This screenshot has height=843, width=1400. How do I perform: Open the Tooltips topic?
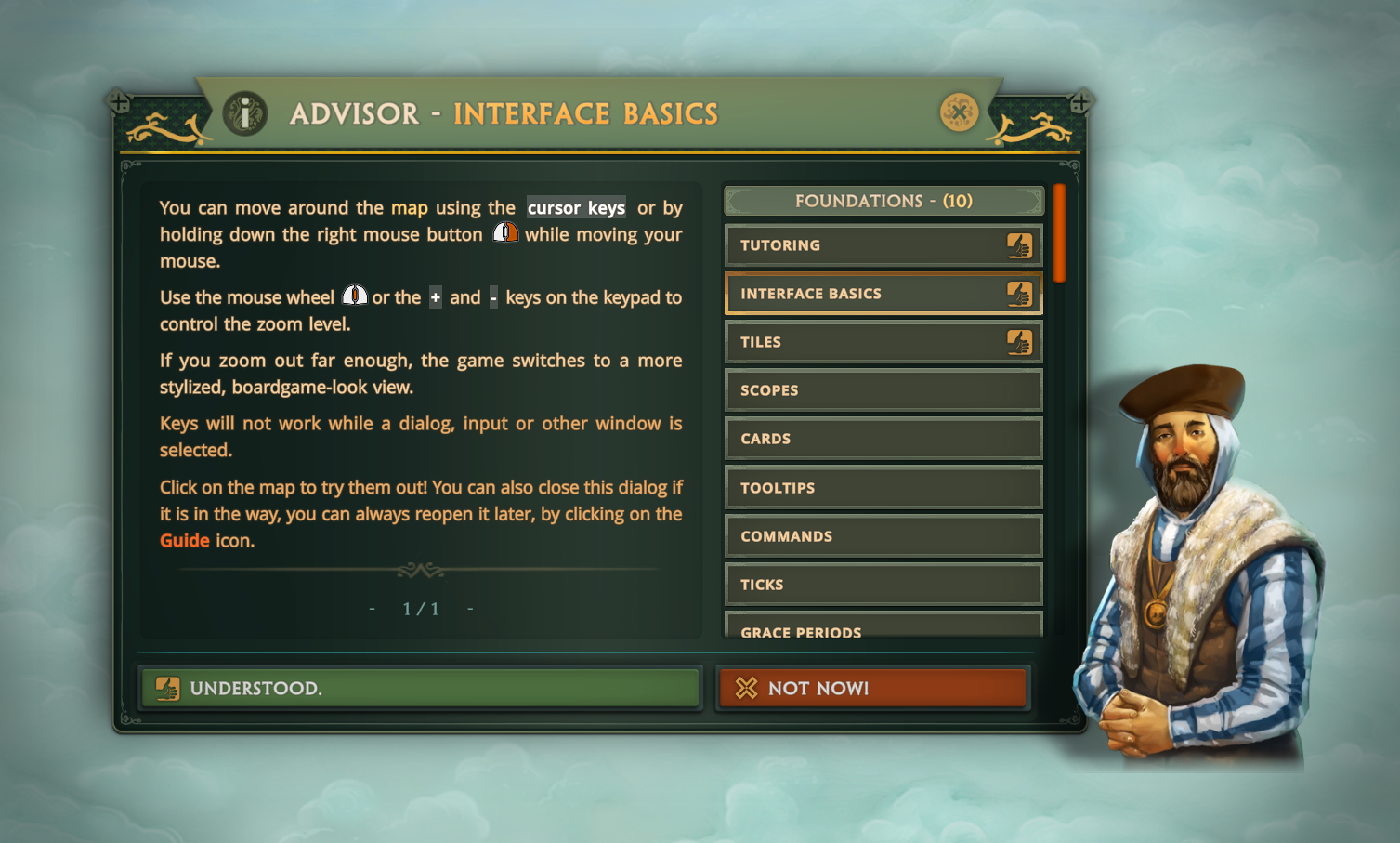883,488
